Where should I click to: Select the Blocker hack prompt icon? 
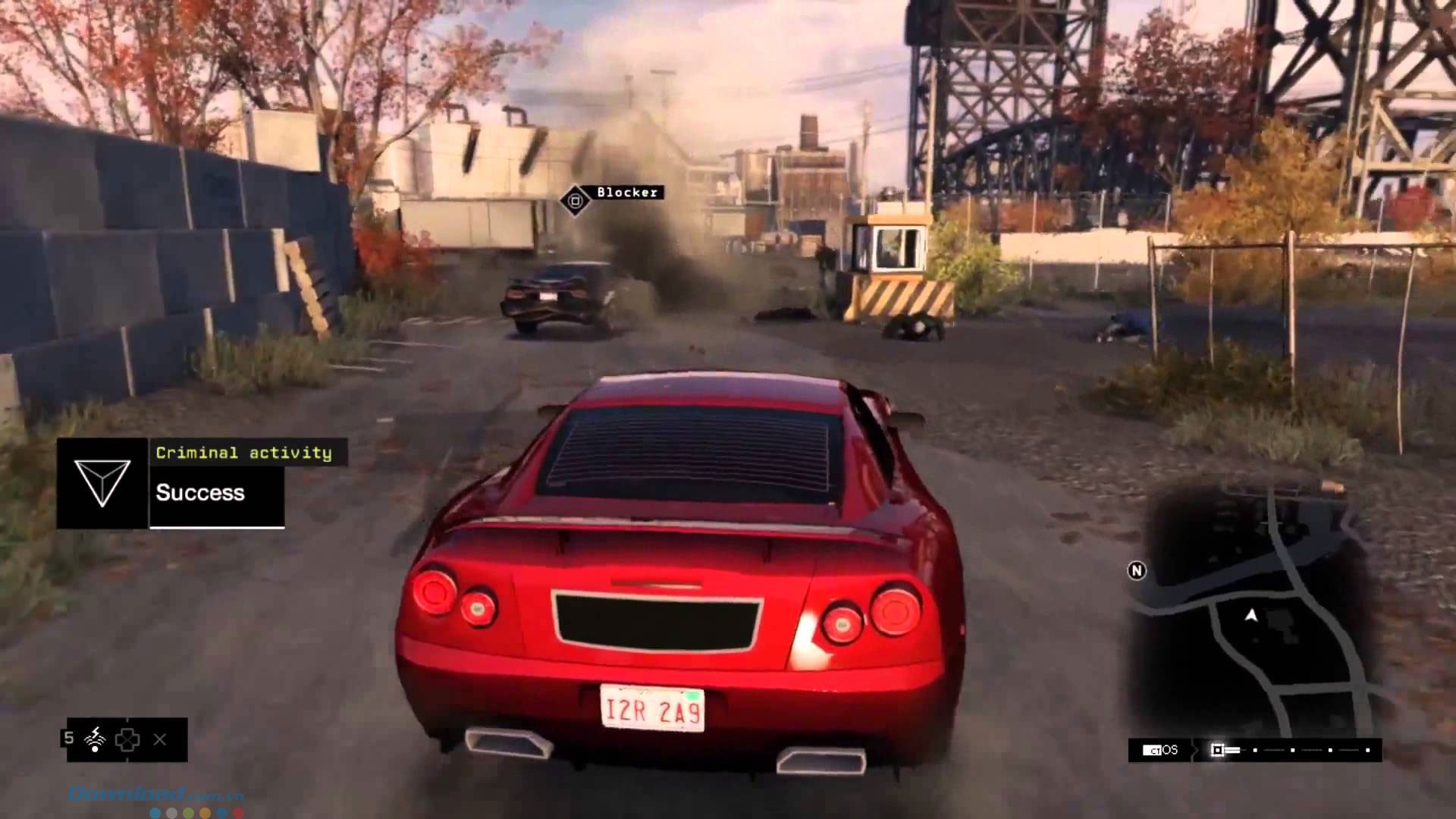575,200
